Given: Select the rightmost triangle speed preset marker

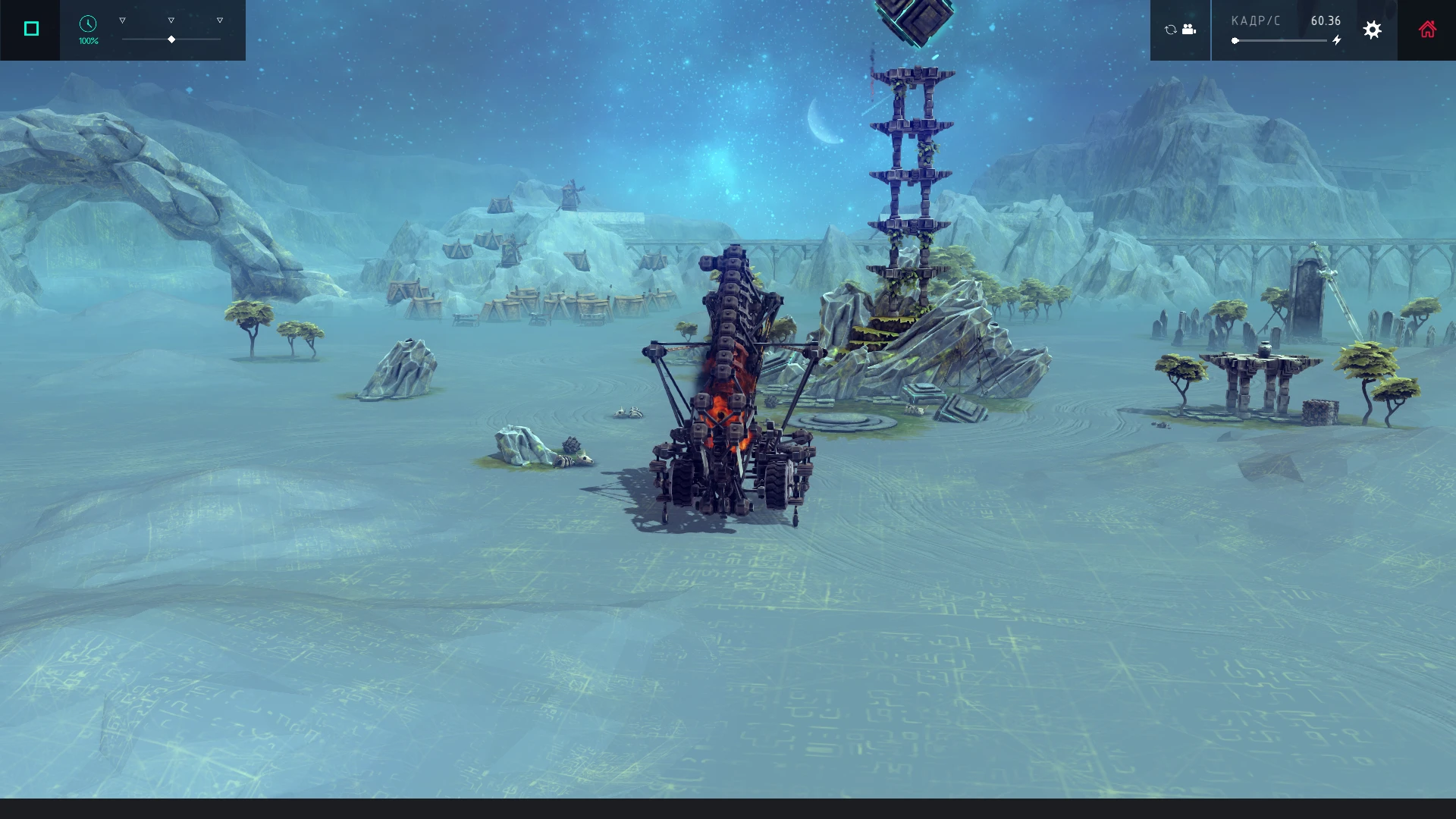Looking at the screenshot, I should pos(220,20).
